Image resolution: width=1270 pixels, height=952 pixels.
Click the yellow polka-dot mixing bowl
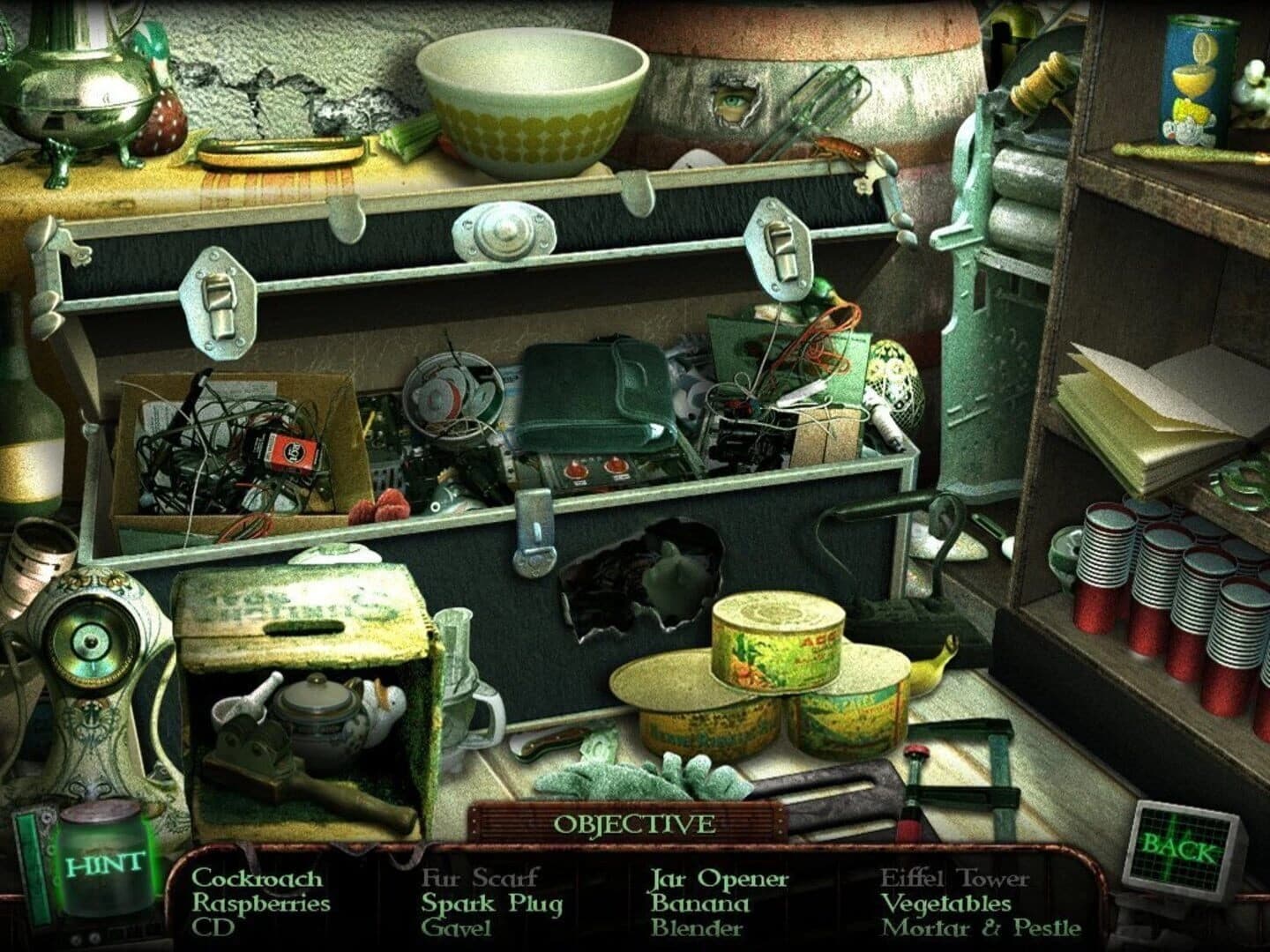point(525,93)
